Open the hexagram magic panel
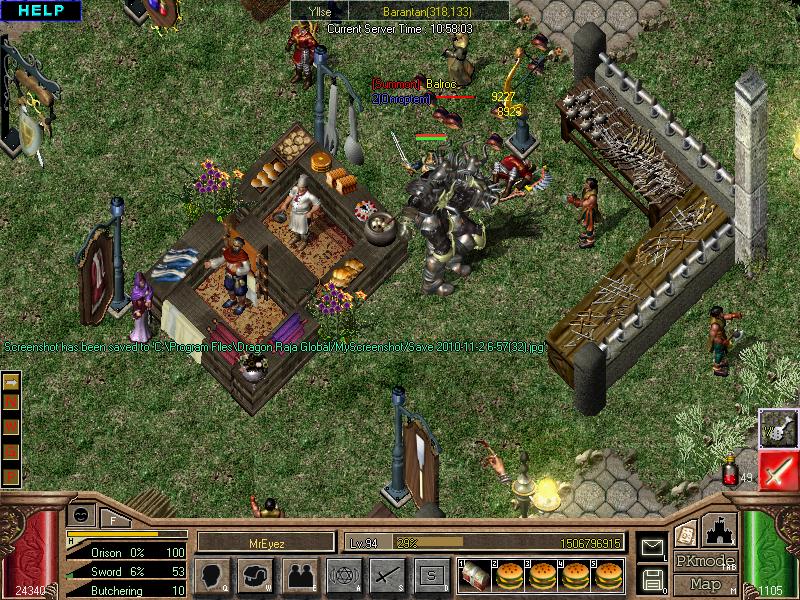This screenshot has width=800, height=600. pyautogui.click(x=343, y=574)
